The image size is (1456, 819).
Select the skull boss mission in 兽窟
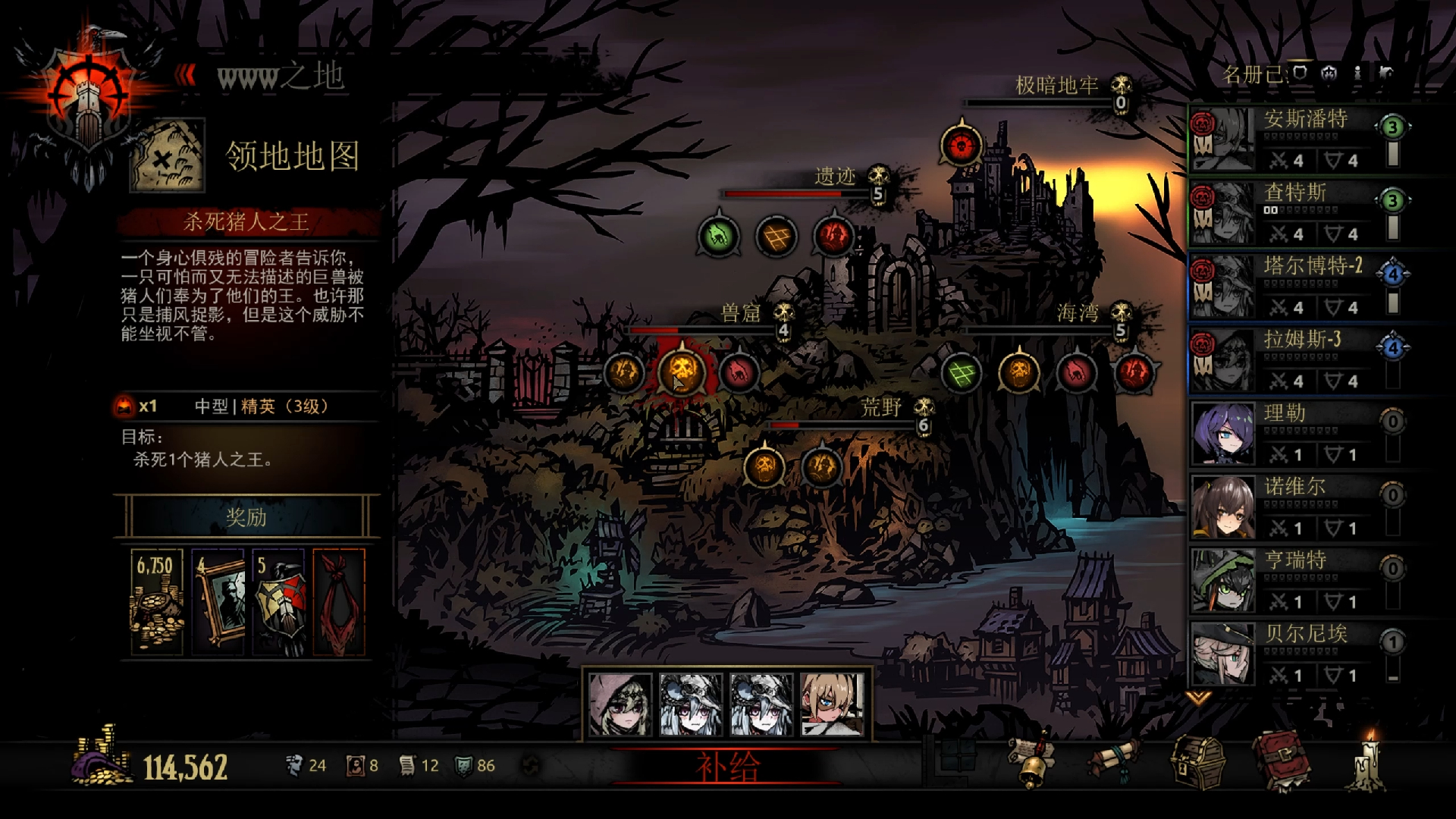[681, 372]
